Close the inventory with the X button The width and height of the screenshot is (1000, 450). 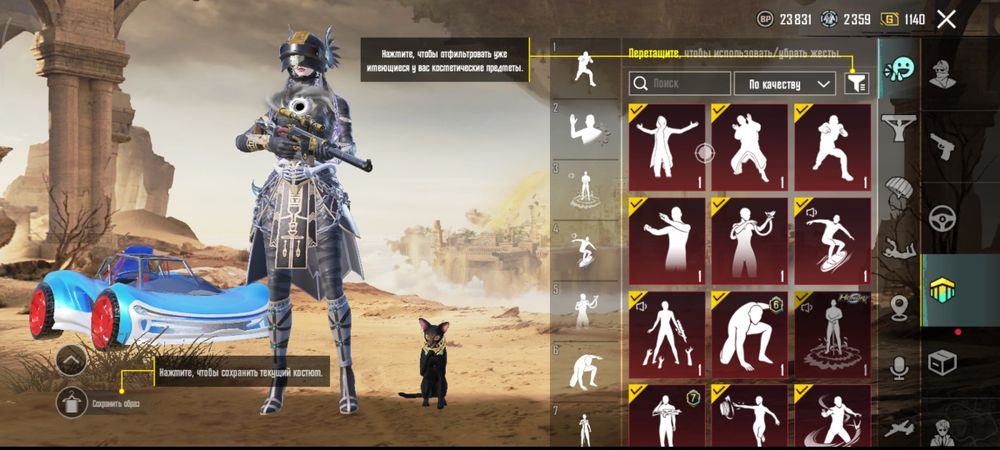pos(946,19)
